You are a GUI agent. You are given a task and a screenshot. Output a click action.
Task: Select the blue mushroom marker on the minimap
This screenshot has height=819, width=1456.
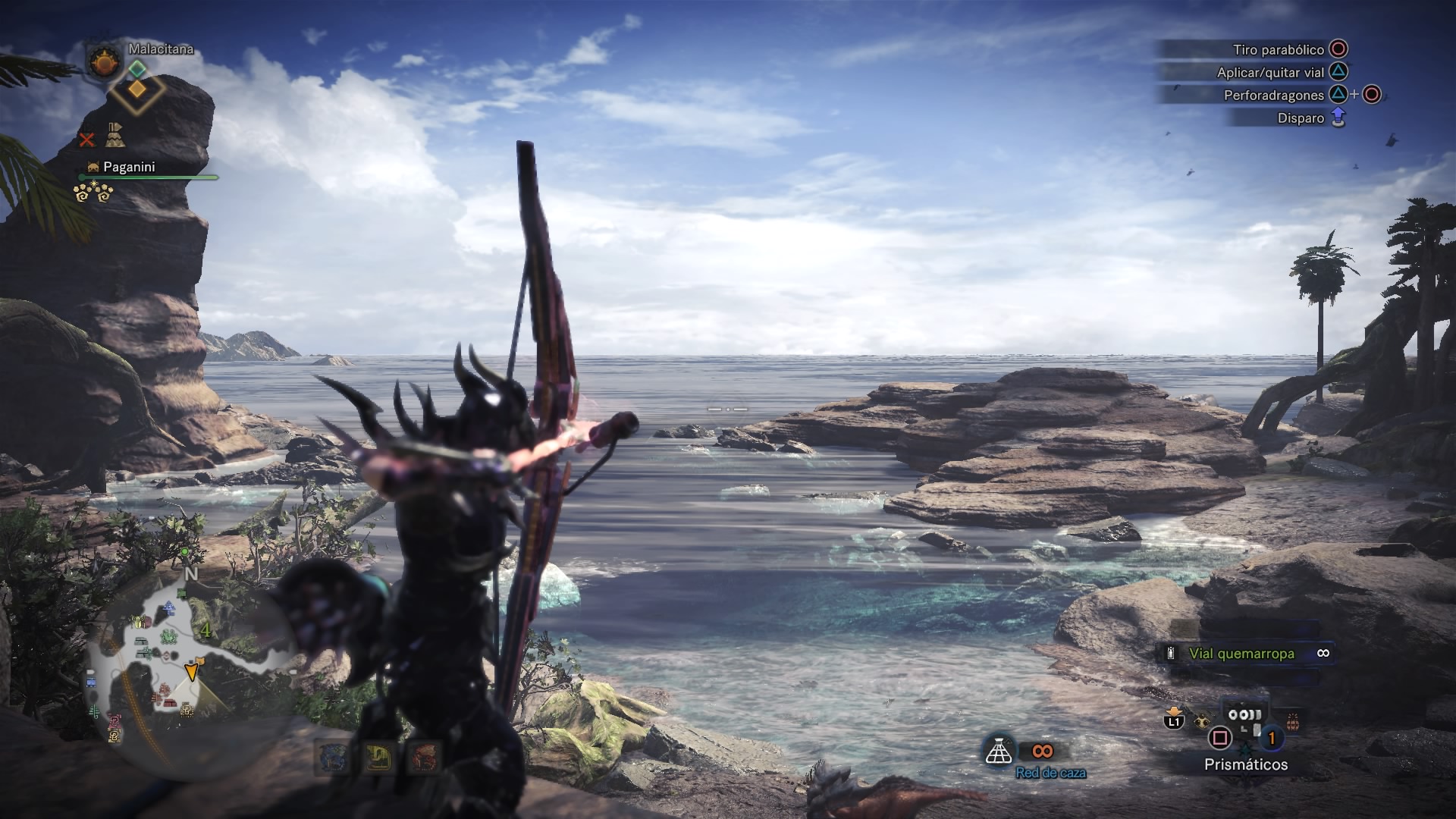[168, 607]
